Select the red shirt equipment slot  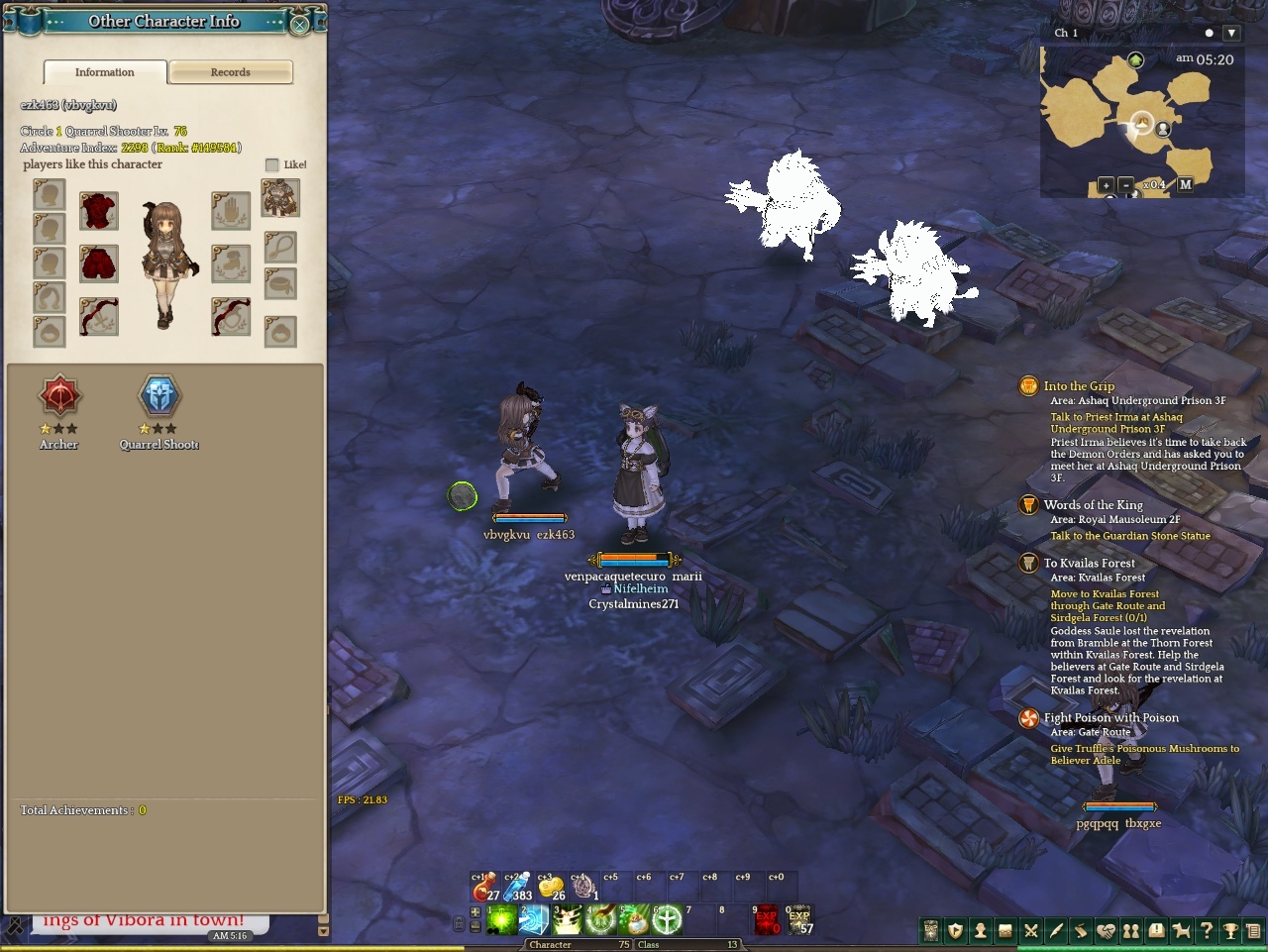99,211
